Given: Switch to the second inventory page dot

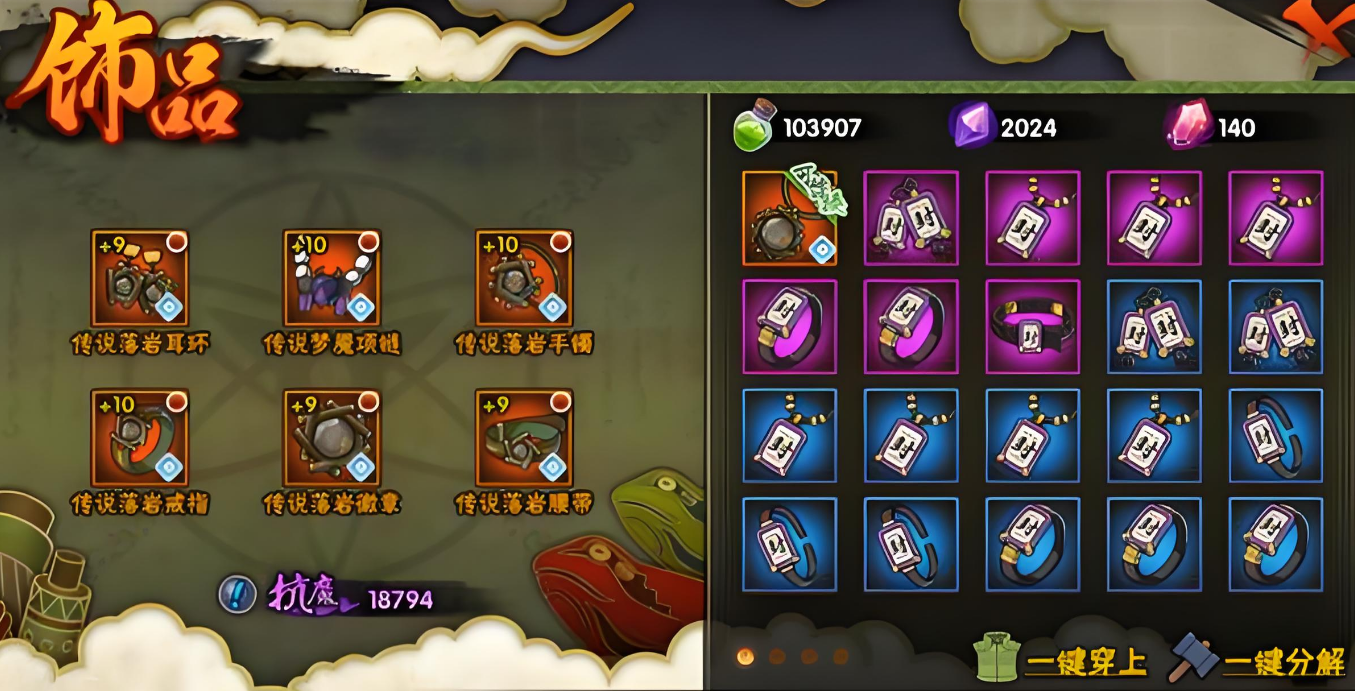Looking at the screenshot, I should coord(777,657).
